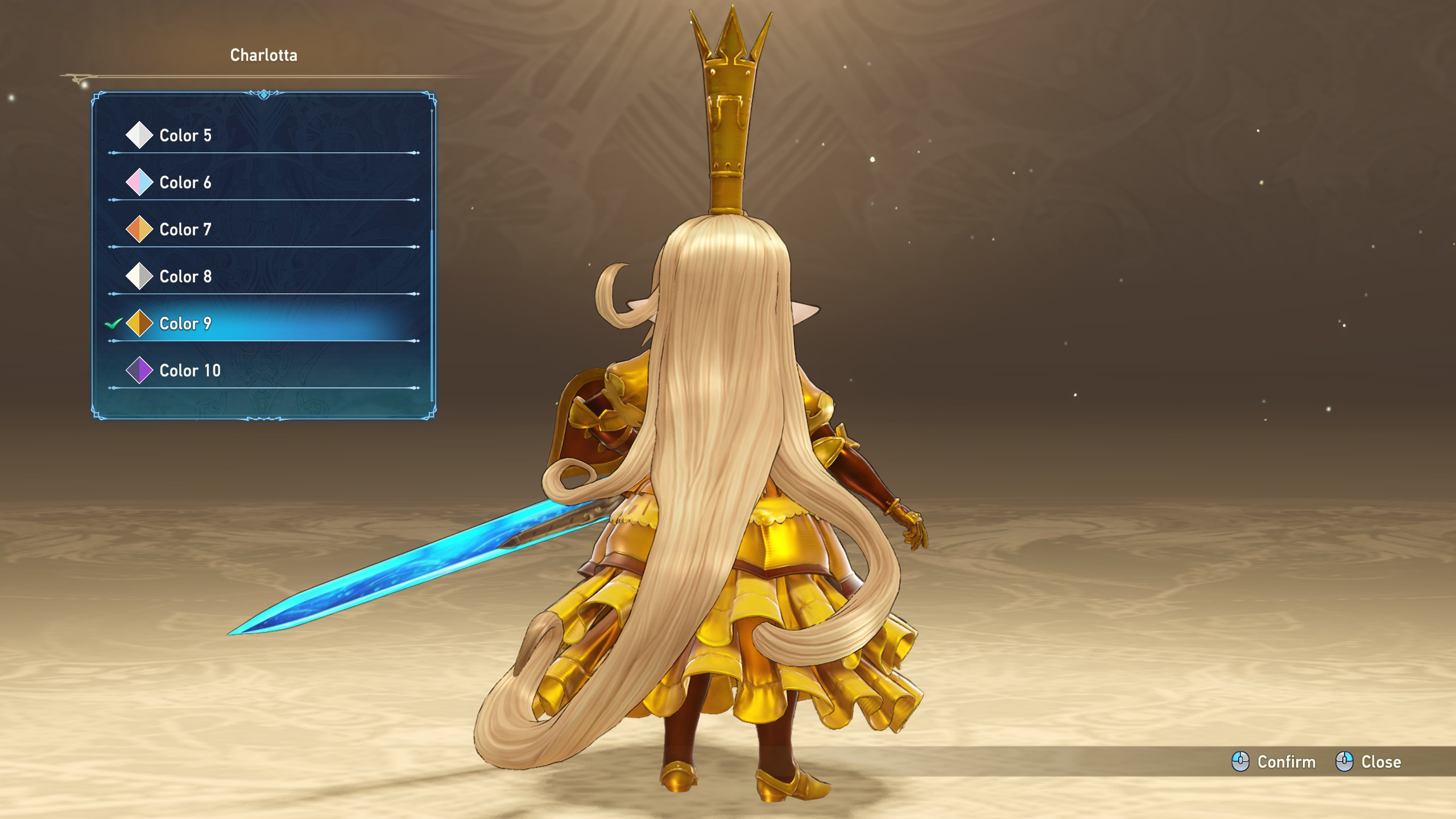
Task: Choose Color 6 pink and blue palette
Action: [185, 183]
